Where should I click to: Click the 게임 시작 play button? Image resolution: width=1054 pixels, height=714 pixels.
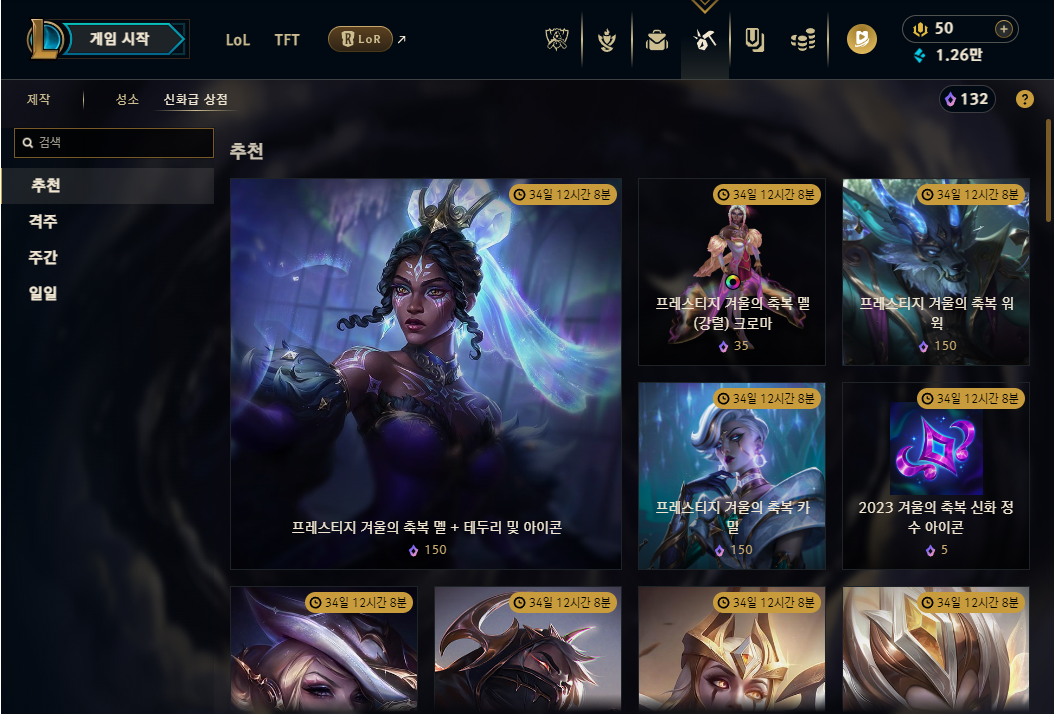click(120, 39)
